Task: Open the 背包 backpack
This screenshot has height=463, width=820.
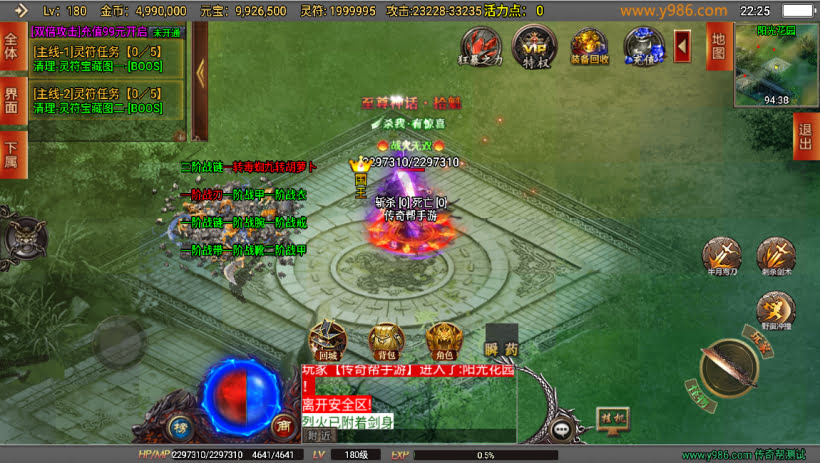Action: click(x=386, y=340)
